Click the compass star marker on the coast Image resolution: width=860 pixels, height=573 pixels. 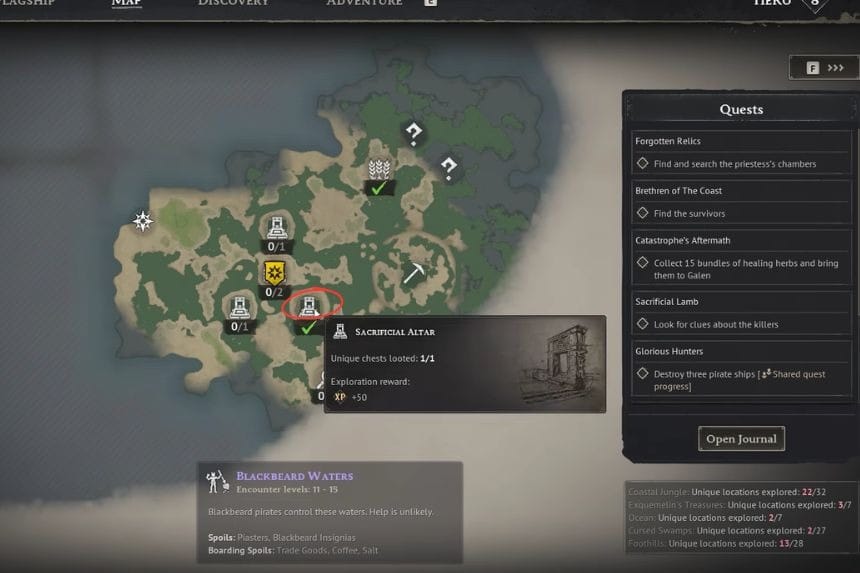144,221
